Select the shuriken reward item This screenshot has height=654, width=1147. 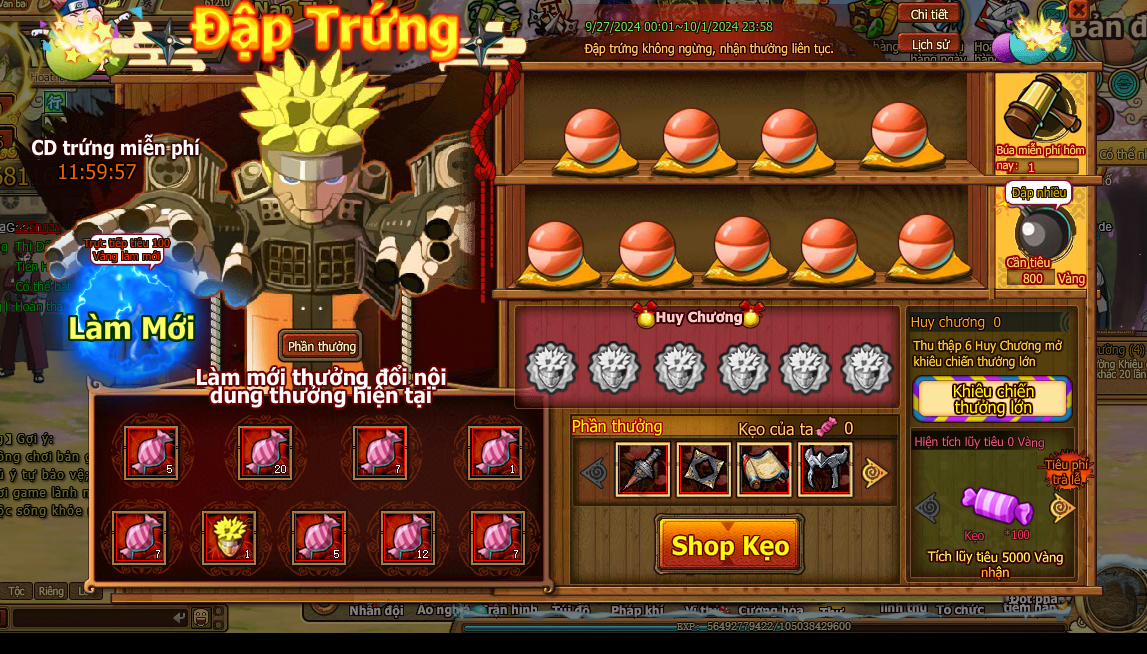[x=704, y=470]
